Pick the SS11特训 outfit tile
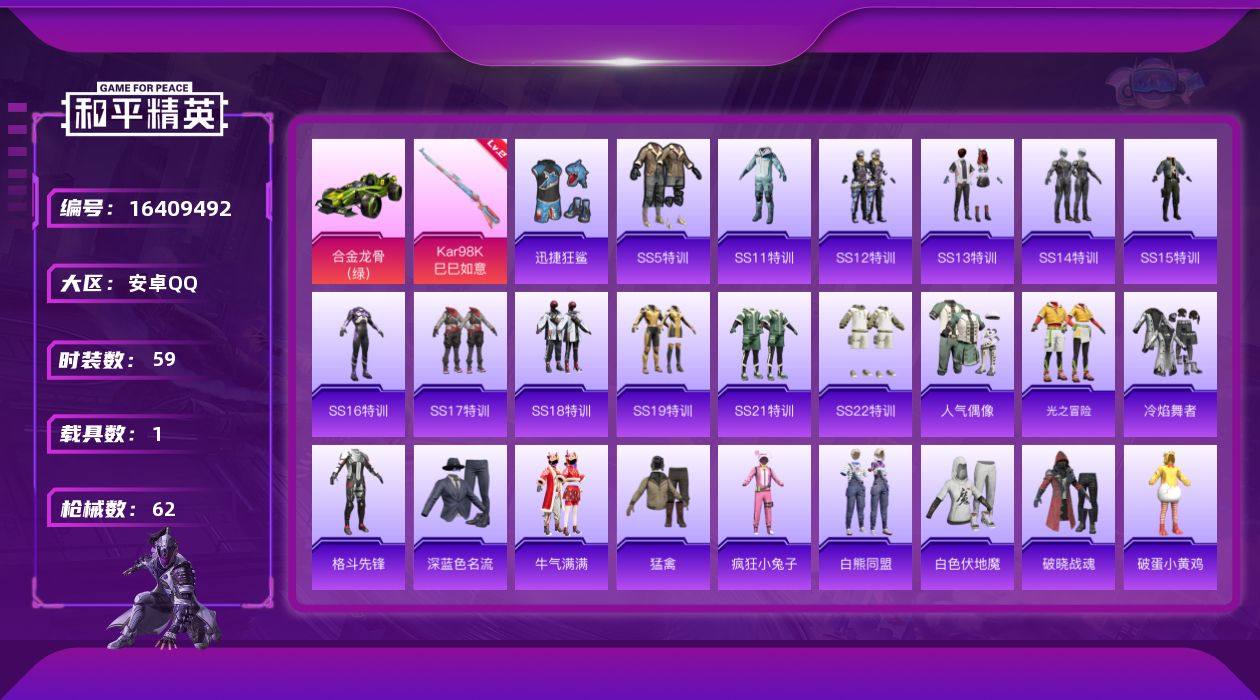This screenshot has height=700, width=1260. [x=764, y=211]
